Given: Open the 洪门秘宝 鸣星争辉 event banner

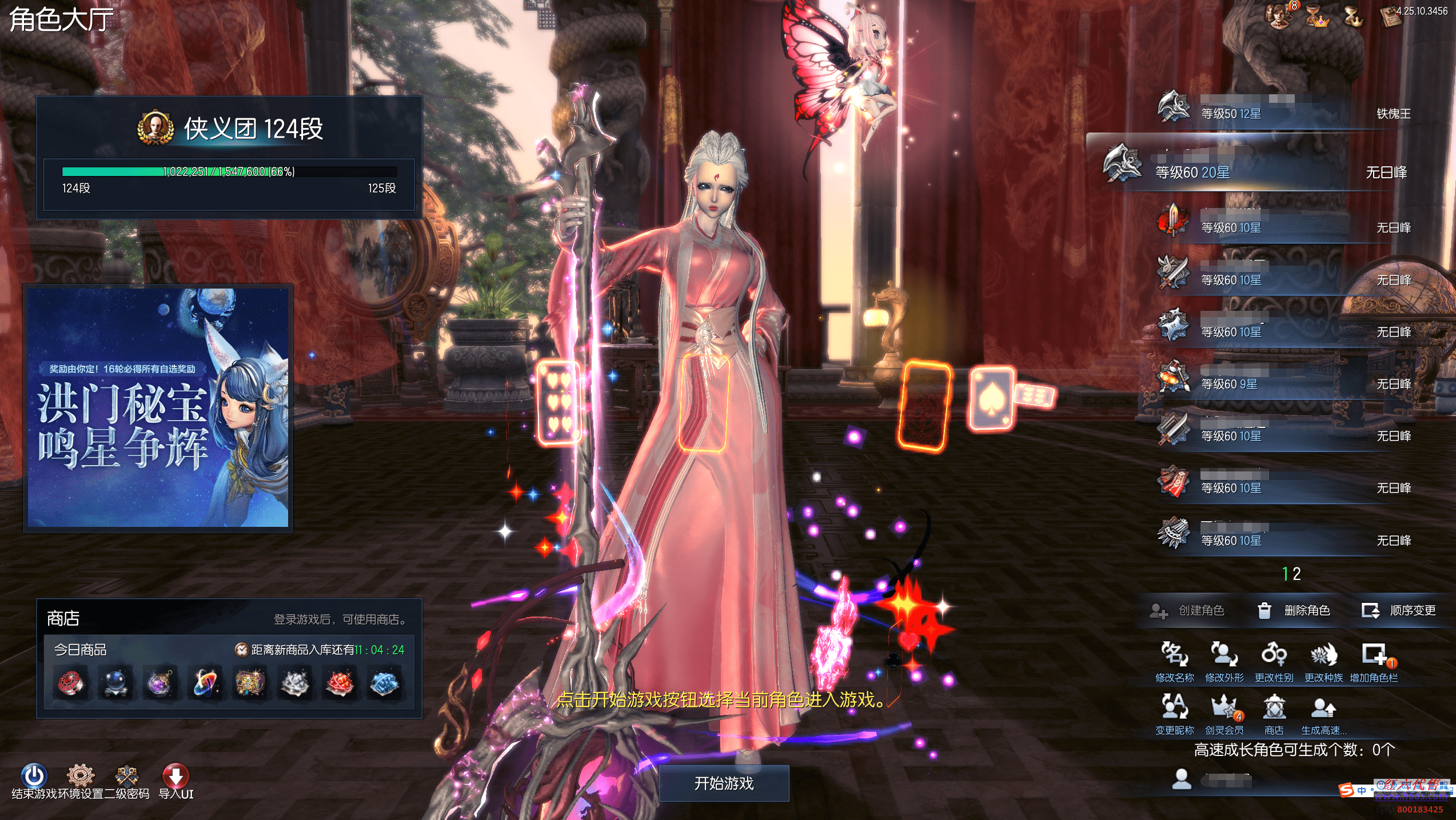Looking at the screenshot, I should point(158,408).
